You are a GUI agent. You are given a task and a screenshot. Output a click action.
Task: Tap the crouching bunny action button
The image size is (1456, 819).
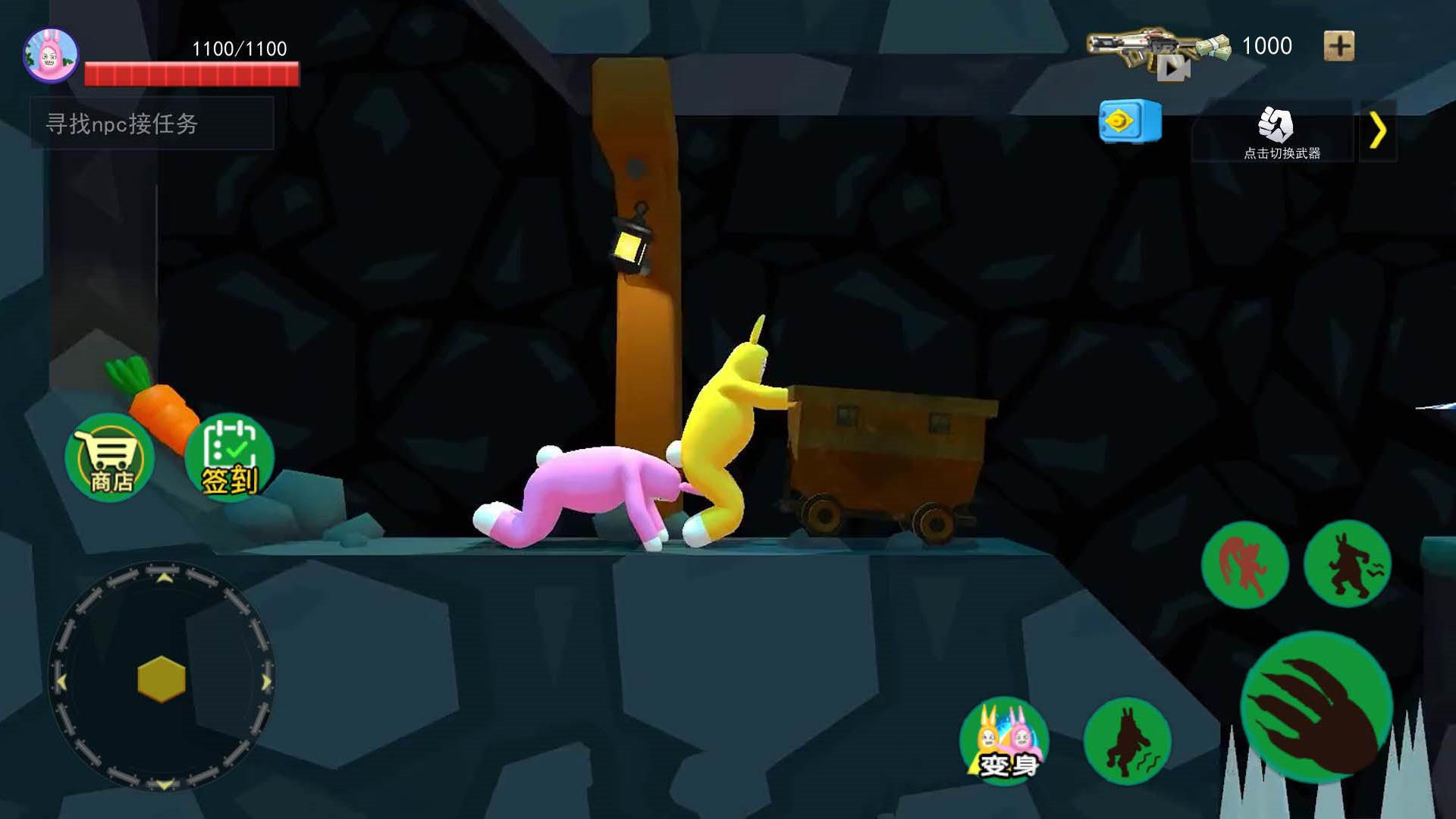click(1127, 740)
